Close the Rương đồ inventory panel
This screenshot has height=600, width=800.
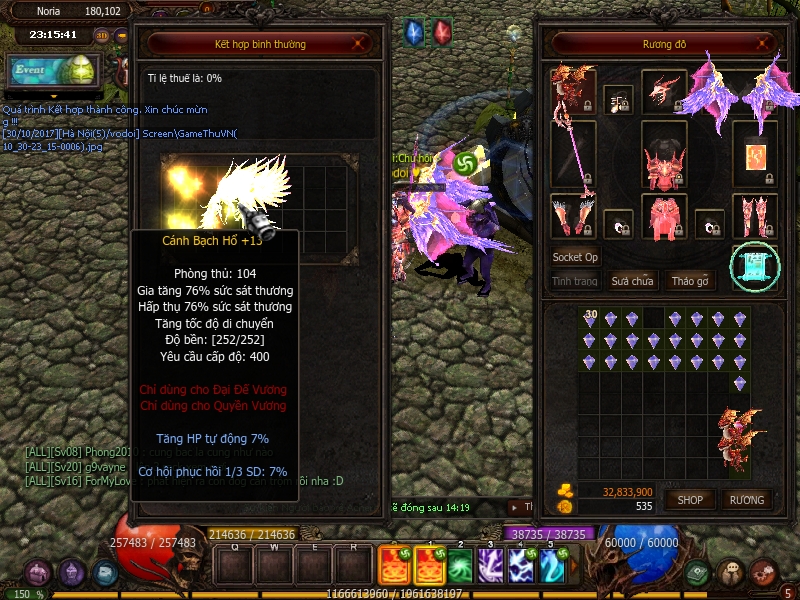pos(765,44)
